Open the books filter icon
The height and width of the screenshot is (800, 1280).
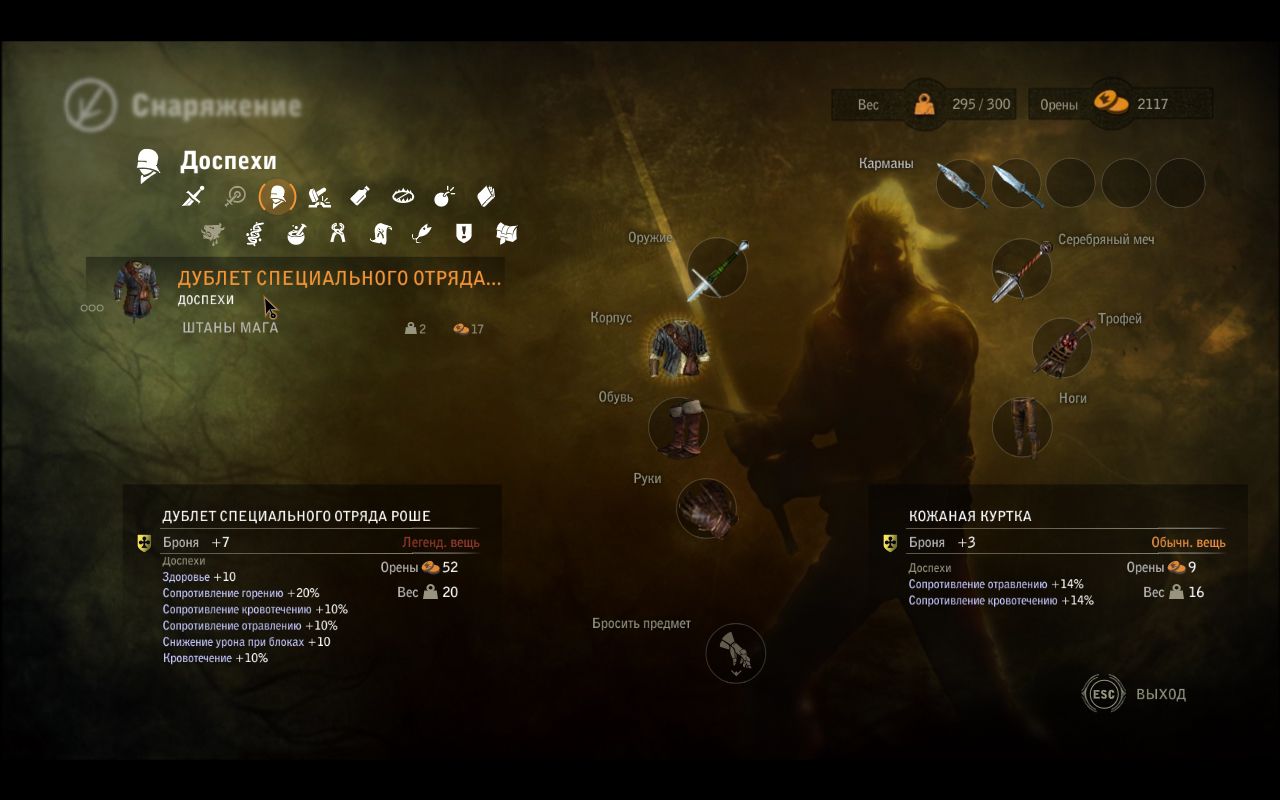(485, 196)
